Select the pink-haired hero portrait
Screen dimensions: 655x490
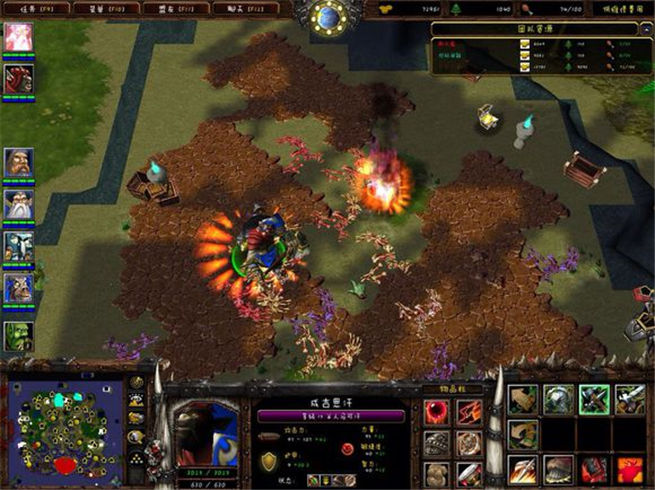pyautogui.click(x=18, y=38)
